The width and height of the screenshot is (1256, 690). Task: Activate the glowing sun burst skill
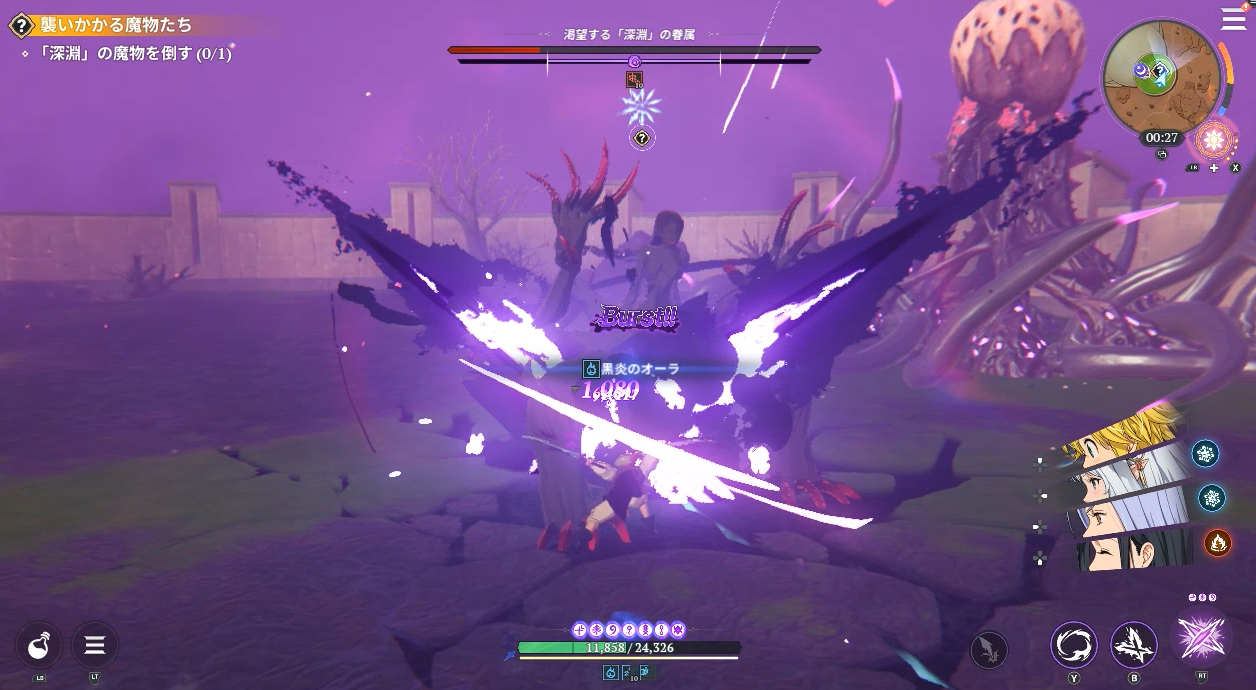pos(1216,138)
